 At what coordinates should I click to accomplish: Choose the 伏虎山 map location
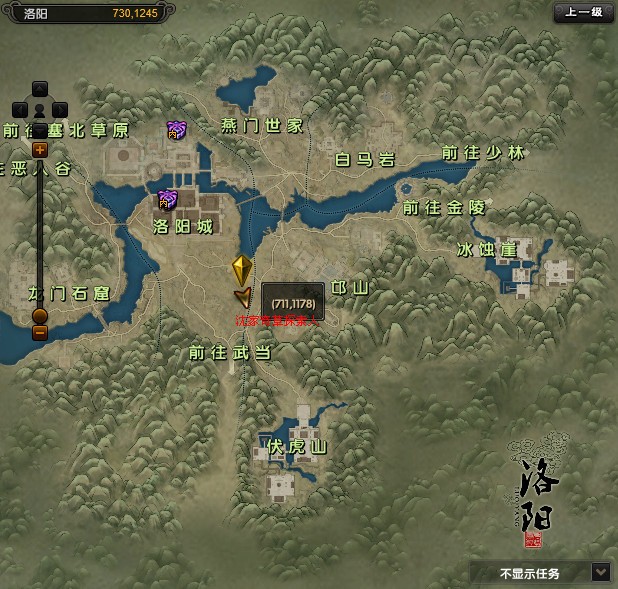point(296,446)
